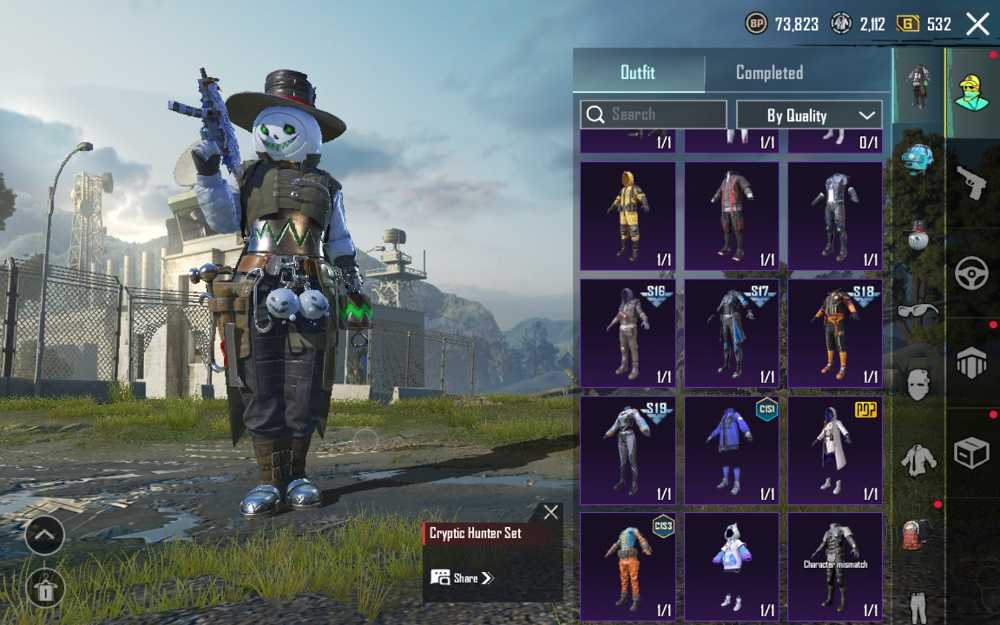Expand the up-arrow circle button

(x=44, y=535)
